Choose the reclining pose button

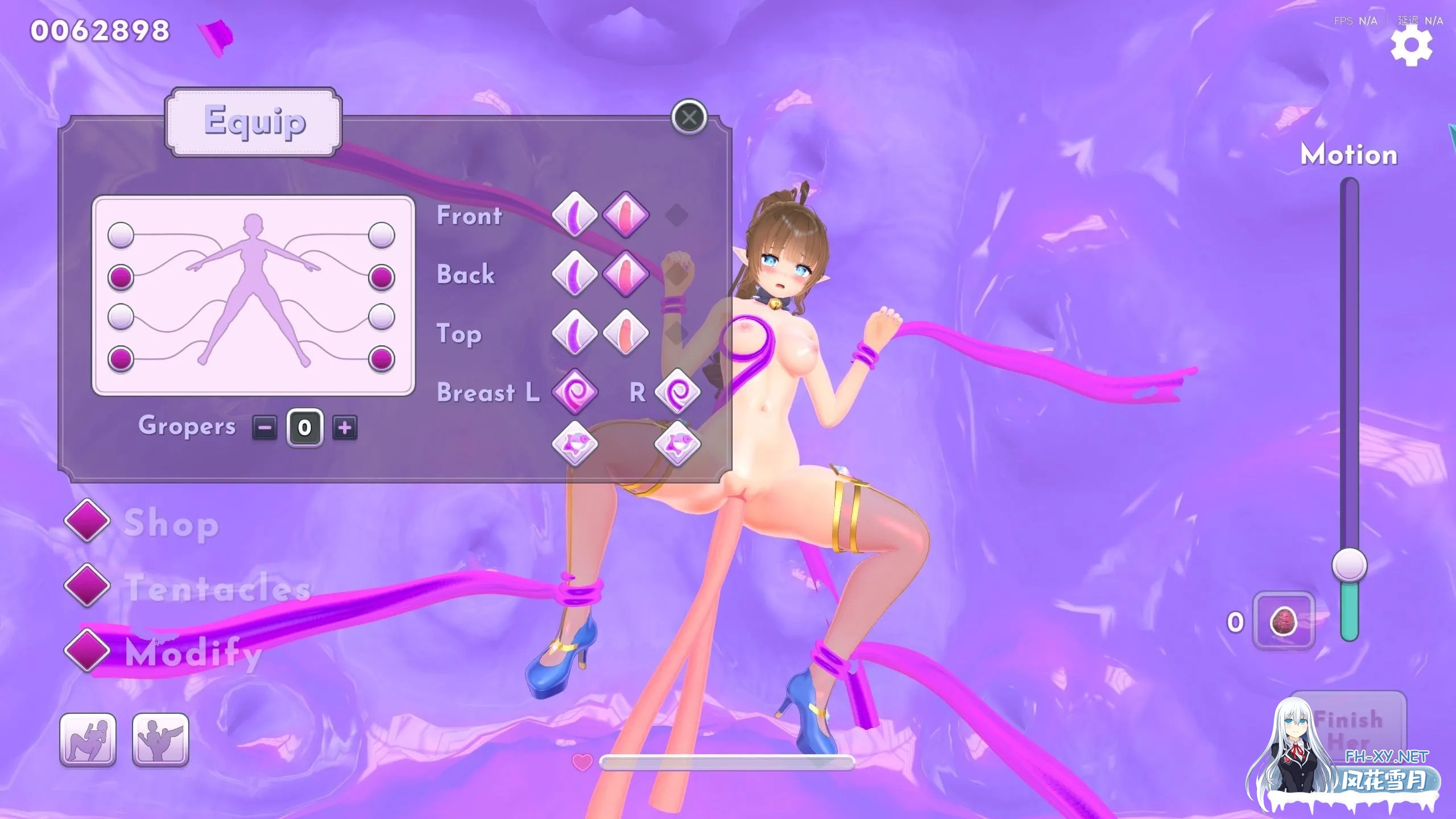click(88, 739)
